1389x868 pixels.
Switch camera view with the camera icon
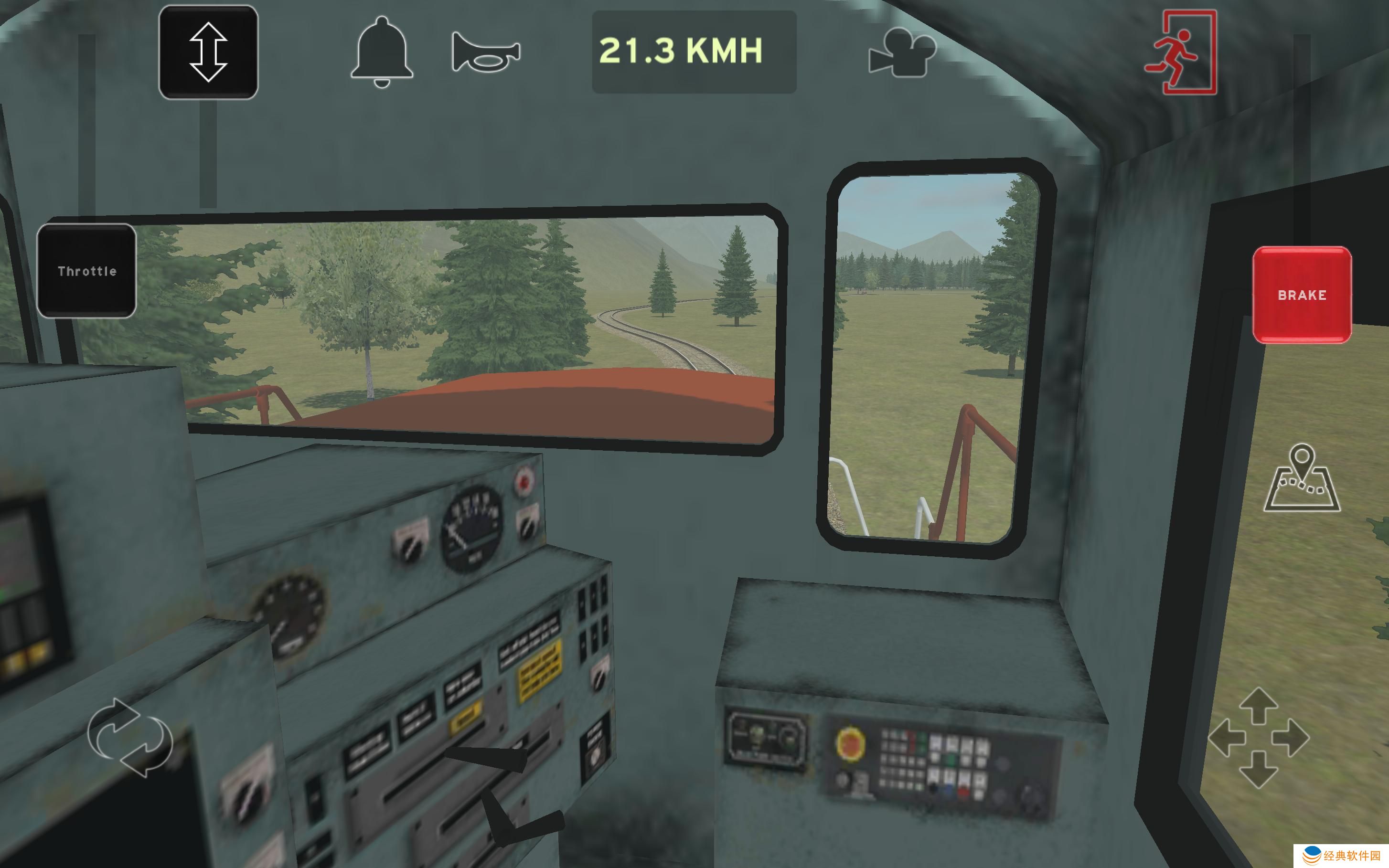(901, 52)
